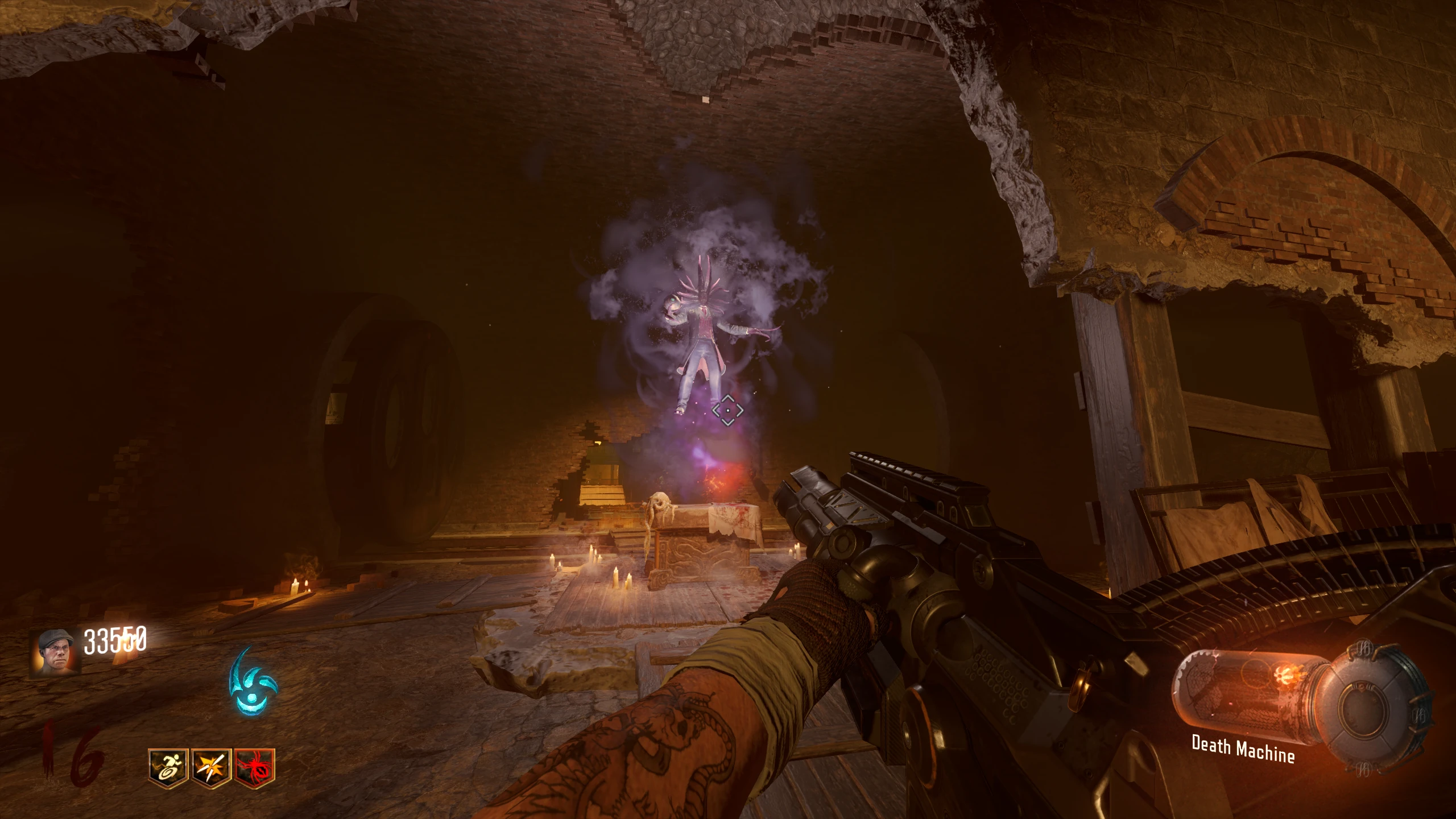Click the player character portrait
The width and height of the screenshot is (1456, 819).
click(55, 652)
